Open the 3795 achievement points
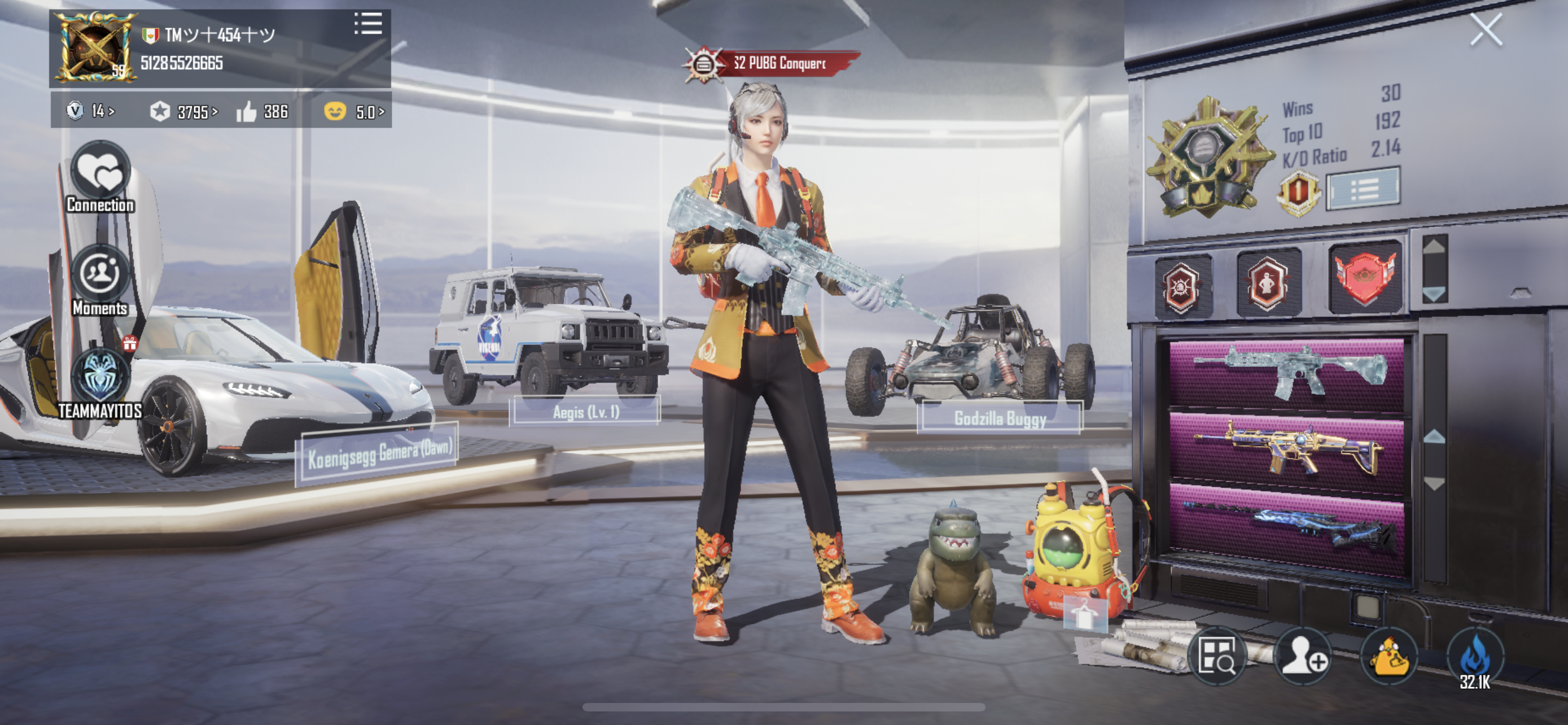The image size is (1568, 725). (183, 112)
